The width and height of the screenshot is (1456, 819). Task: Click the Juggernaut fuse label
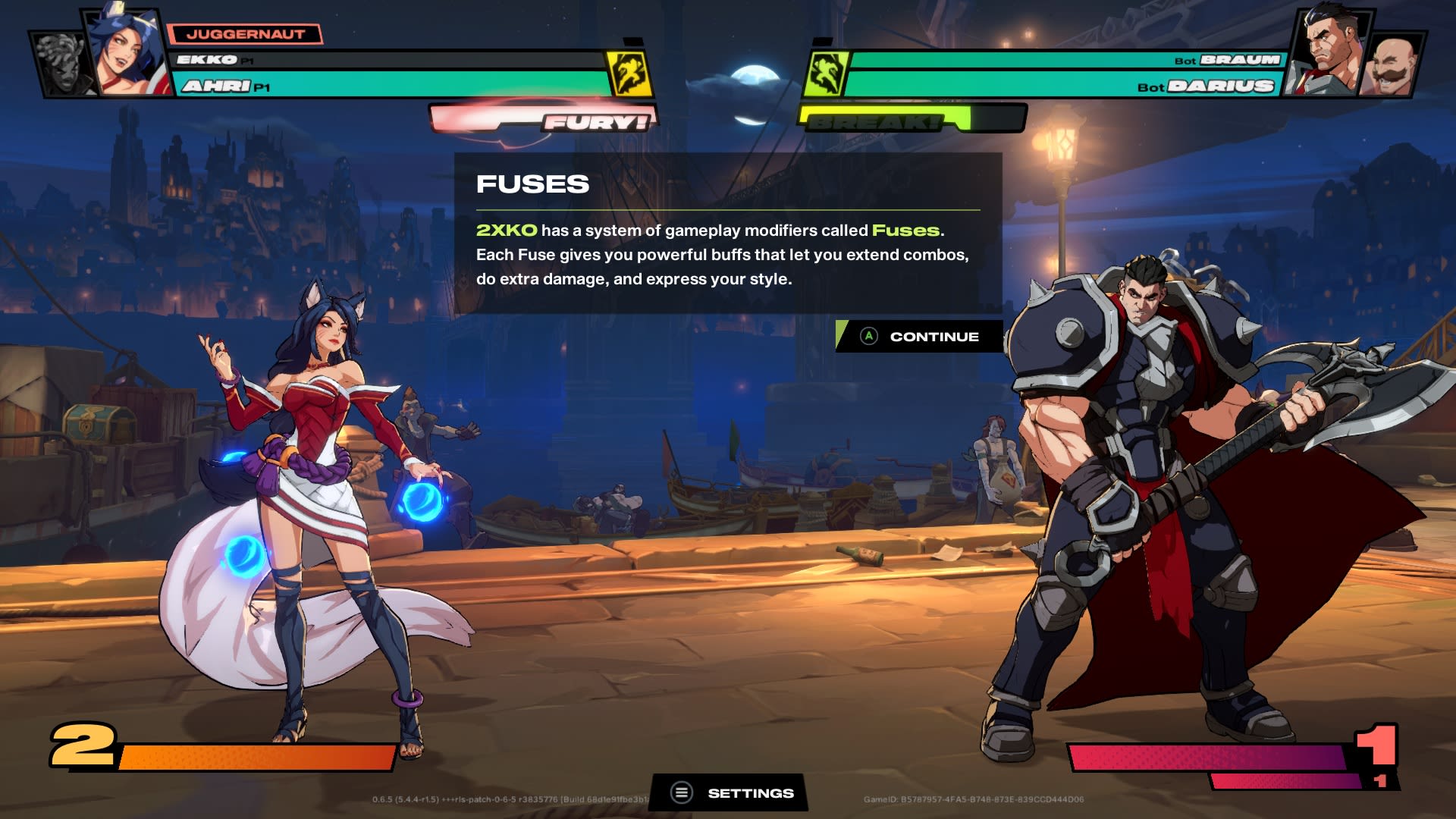coord(244,33)
